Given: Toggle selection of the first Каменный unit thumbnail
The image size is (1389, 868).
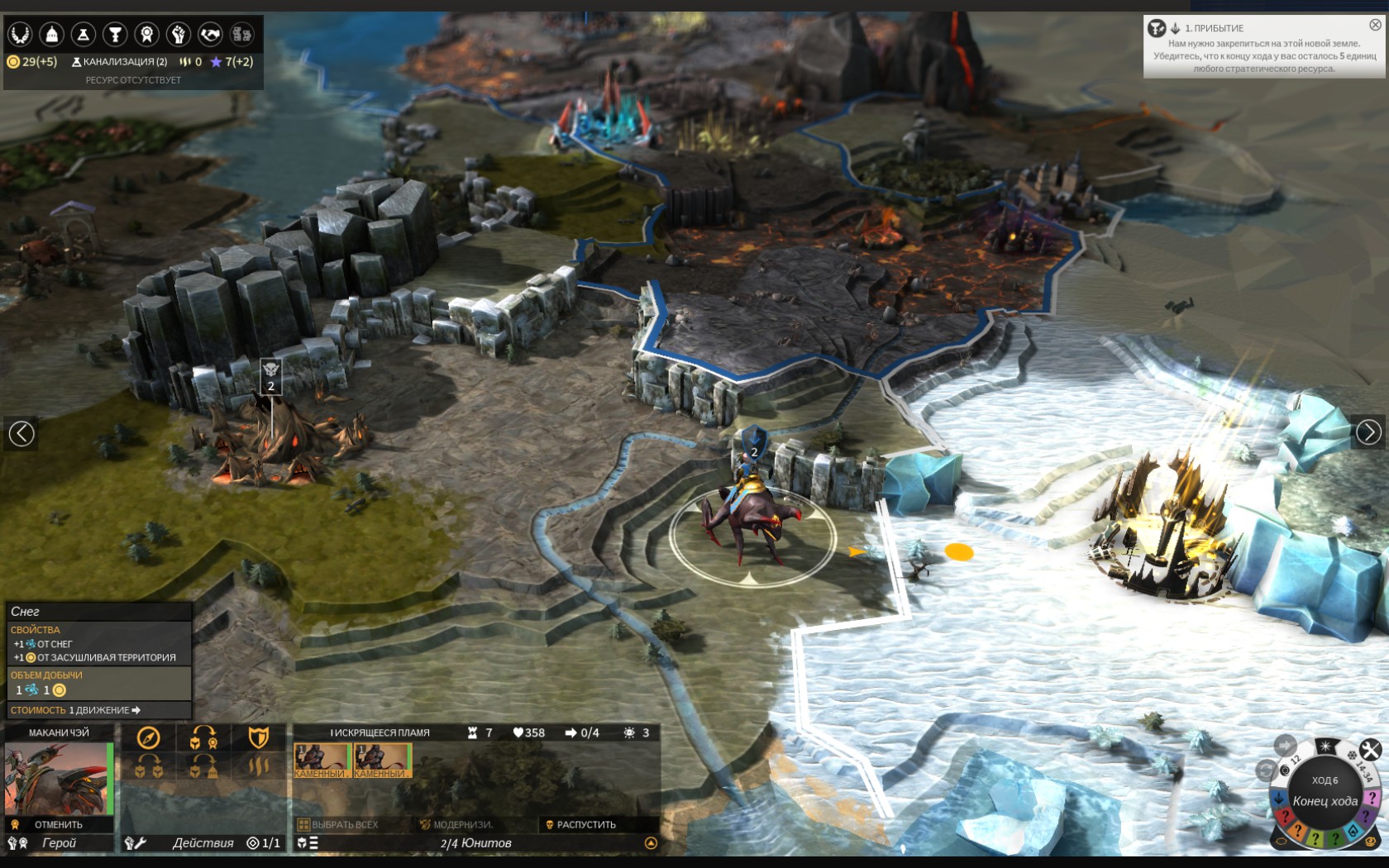Looking at the screenshot, I should click(322, 760).
